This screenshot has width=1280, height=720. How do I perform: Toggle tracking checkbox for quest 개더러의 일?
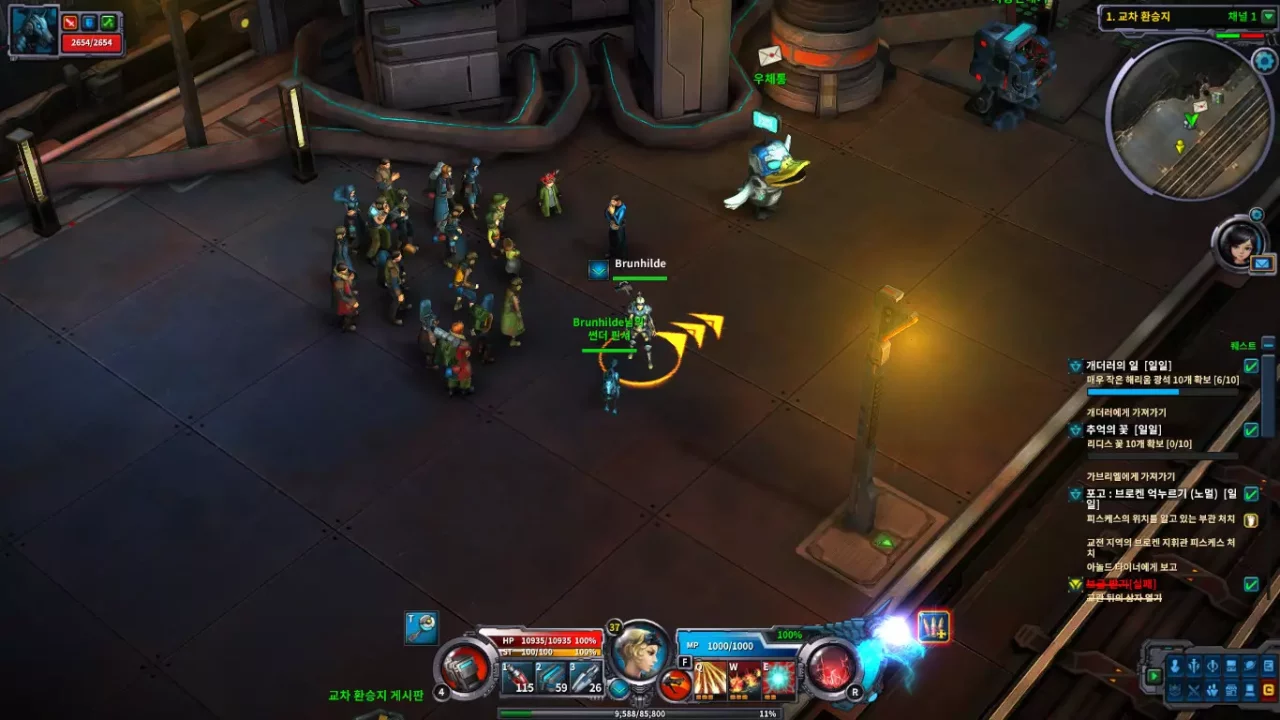click(1251, 365)
